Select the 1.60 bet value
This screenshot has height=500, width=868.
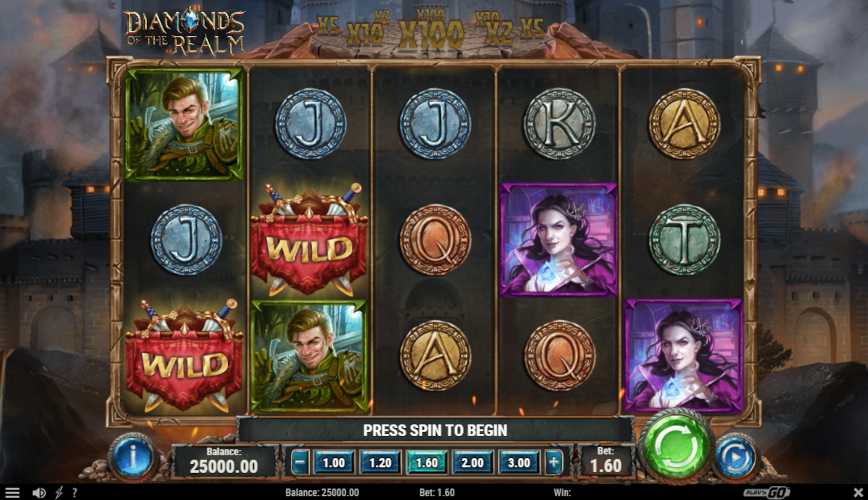(426, 462)
